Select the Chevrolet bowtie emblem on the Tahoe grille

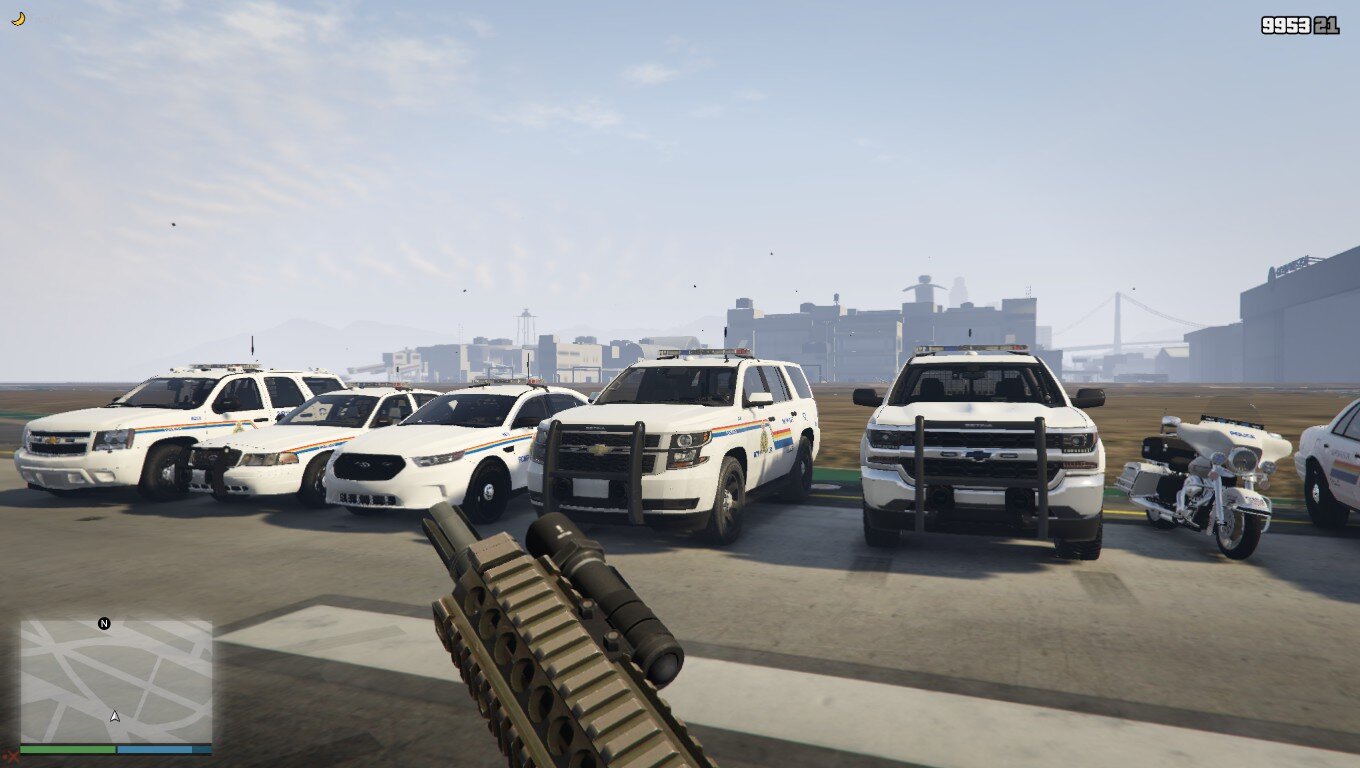pos(600,452)
